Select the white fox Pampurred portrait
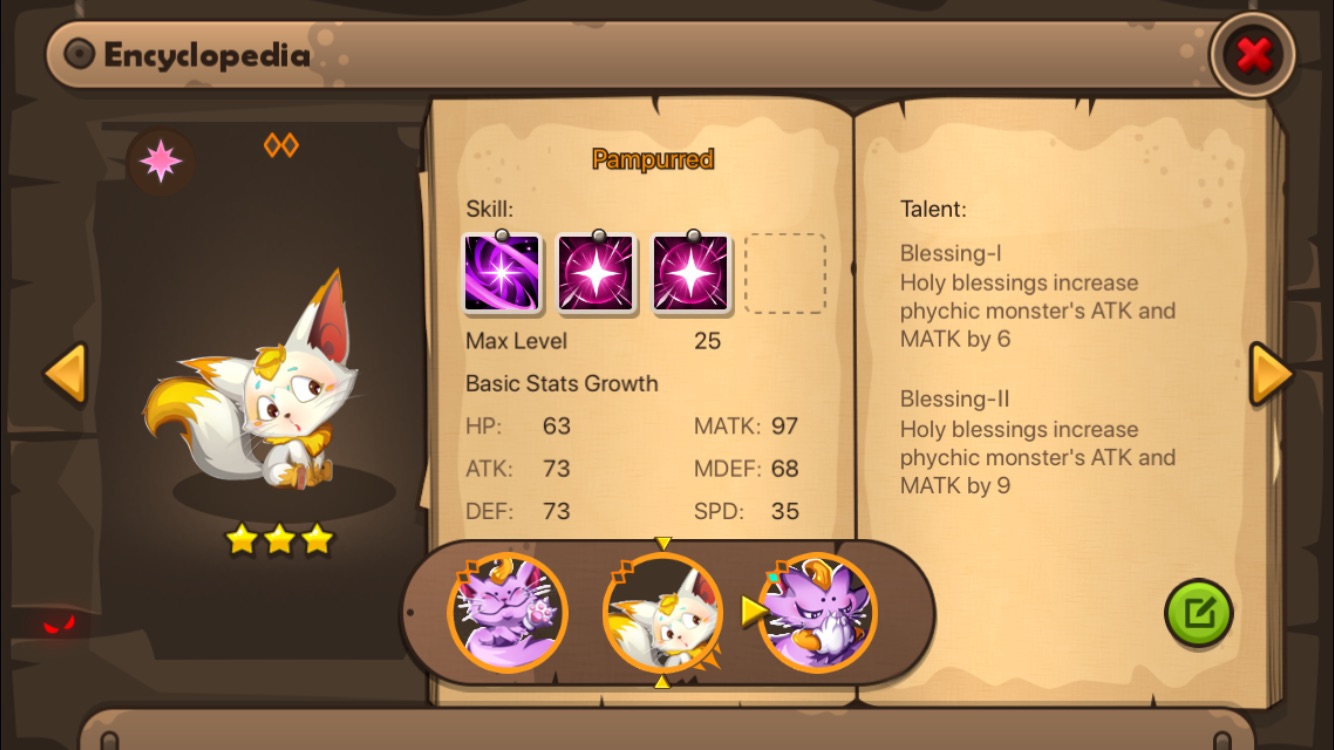This screenshot has height=750, width=1334. [x=662, y=612]
